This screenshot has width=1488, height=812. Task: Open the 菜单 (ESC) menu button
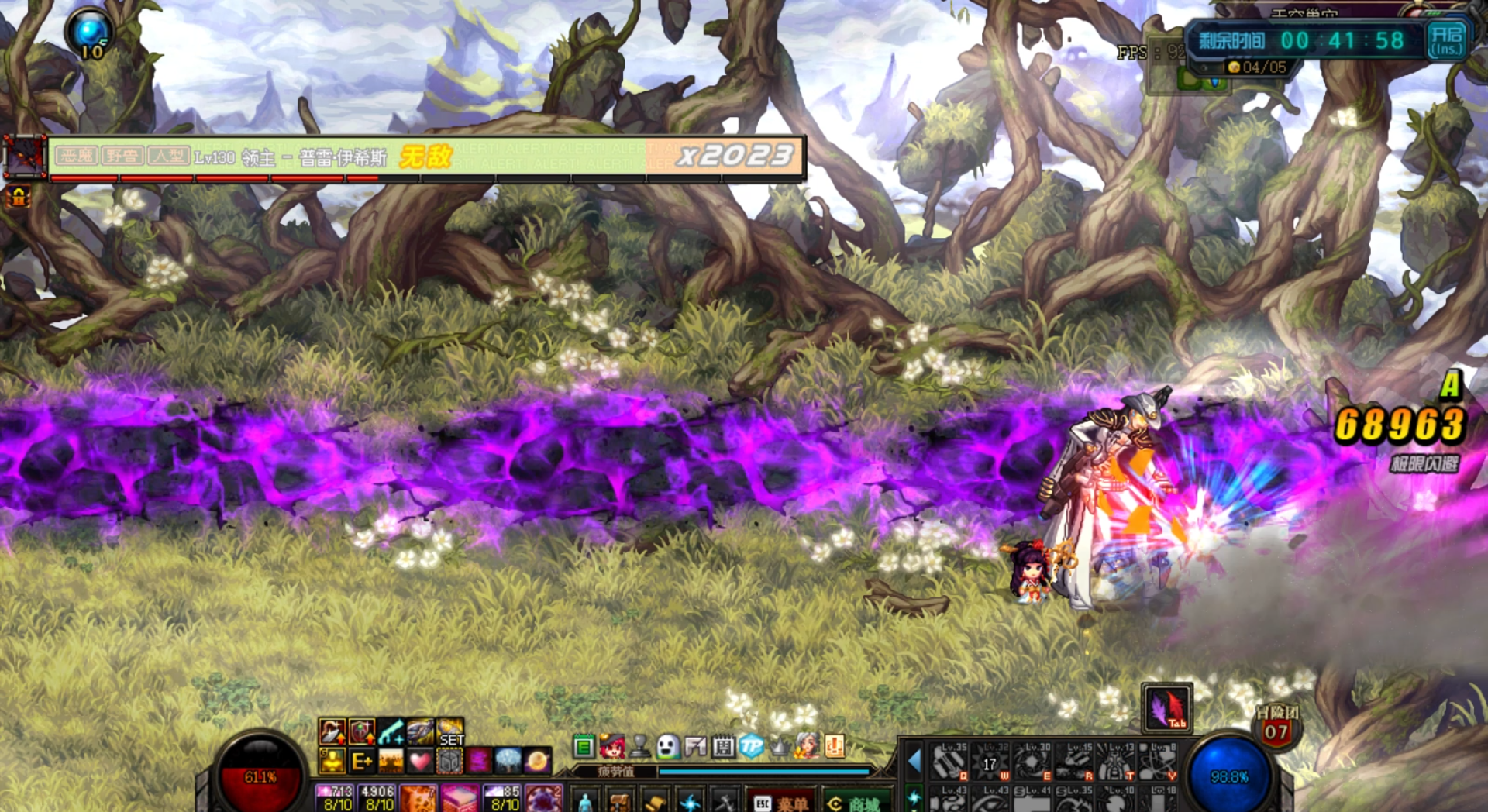click(x=780, y=803)
